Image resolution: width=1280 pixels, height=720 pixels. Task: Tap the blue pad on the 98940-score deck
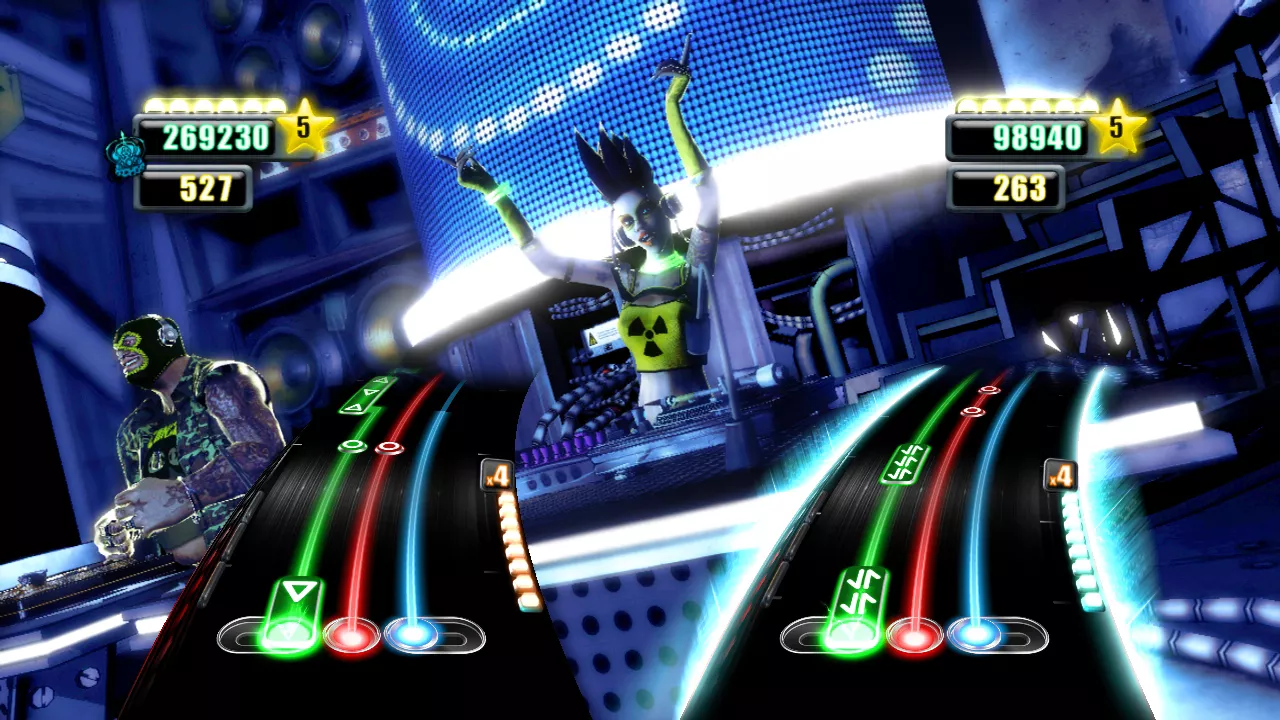point(976,635)
